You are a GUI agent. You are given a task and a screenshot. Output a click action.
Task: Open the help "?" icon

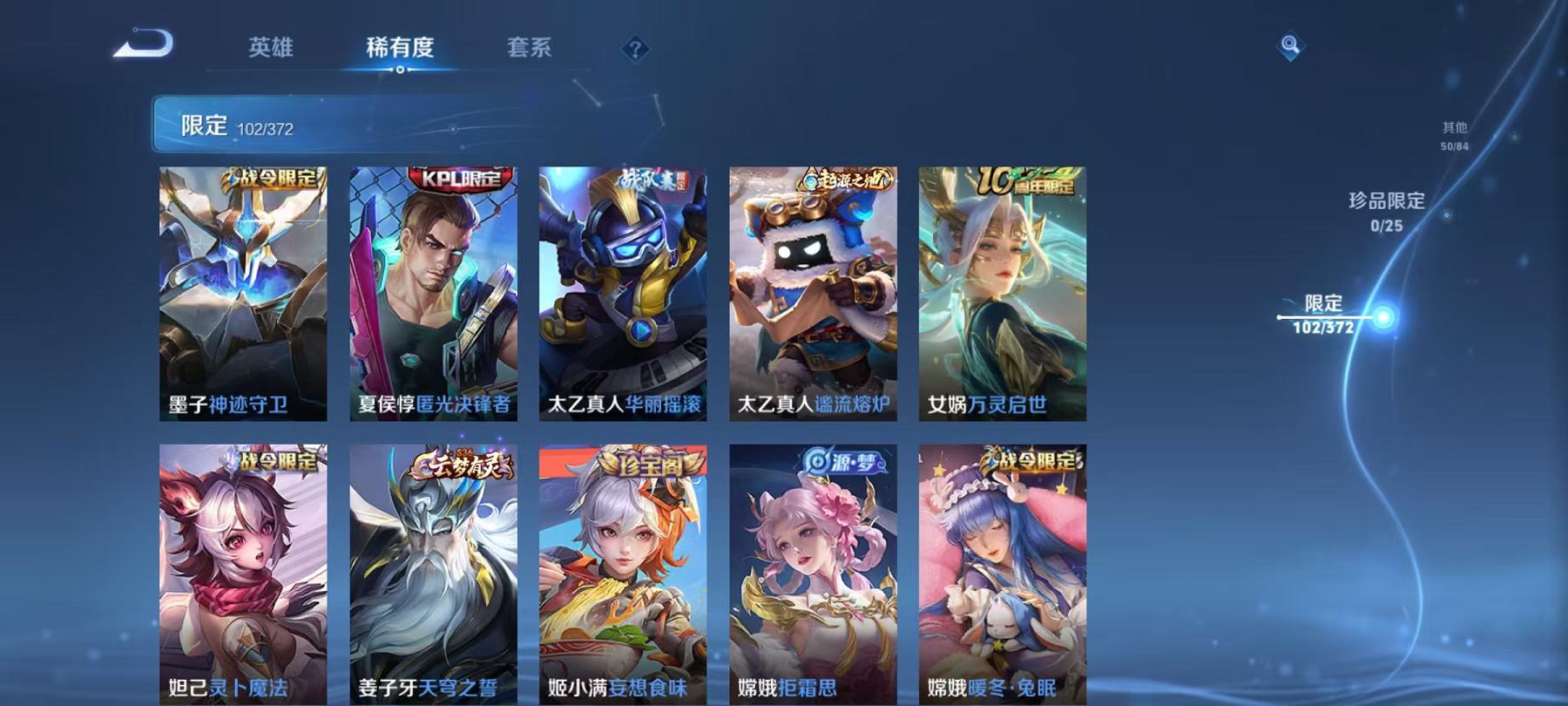(634, 48)
